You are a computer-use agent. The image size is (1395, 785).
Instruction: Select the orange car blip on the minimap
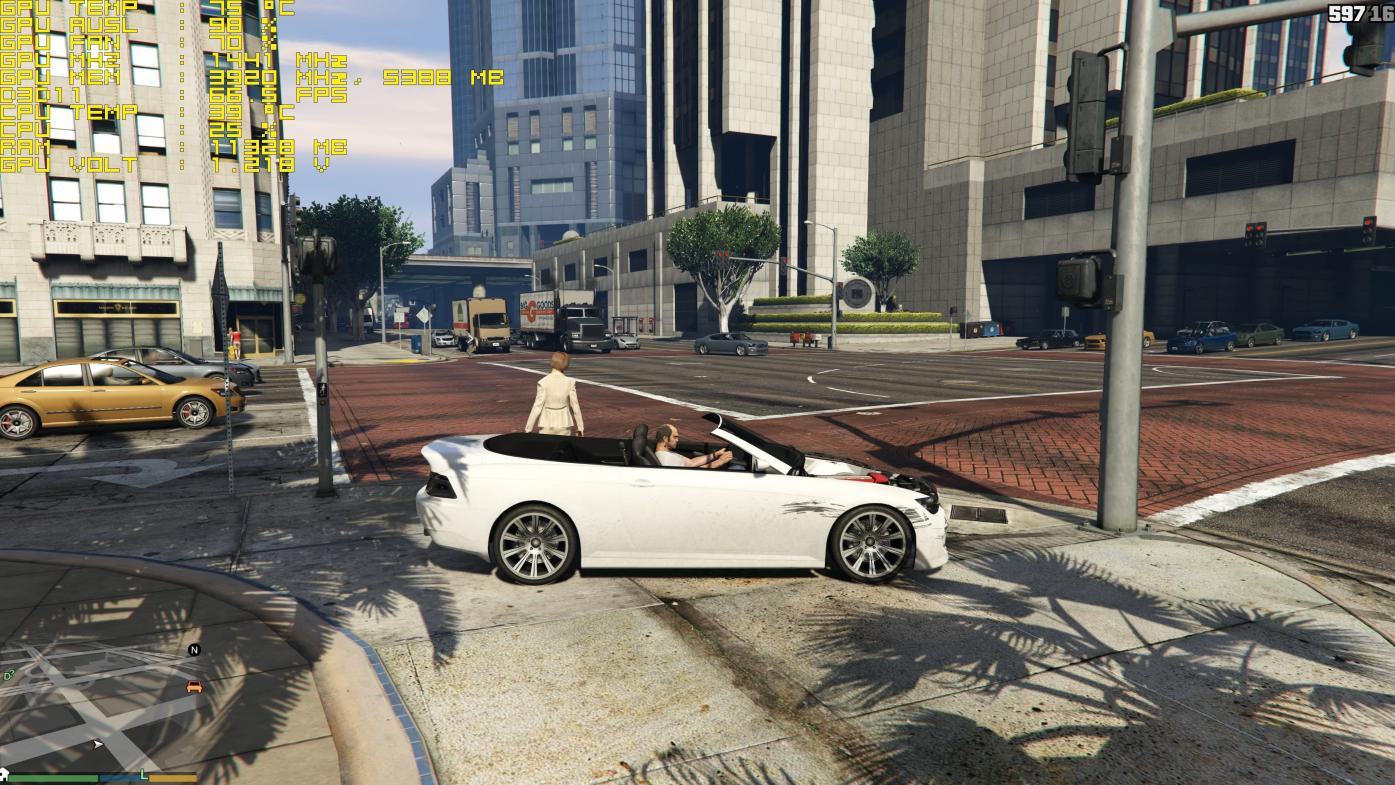click(x=194, y=687)
